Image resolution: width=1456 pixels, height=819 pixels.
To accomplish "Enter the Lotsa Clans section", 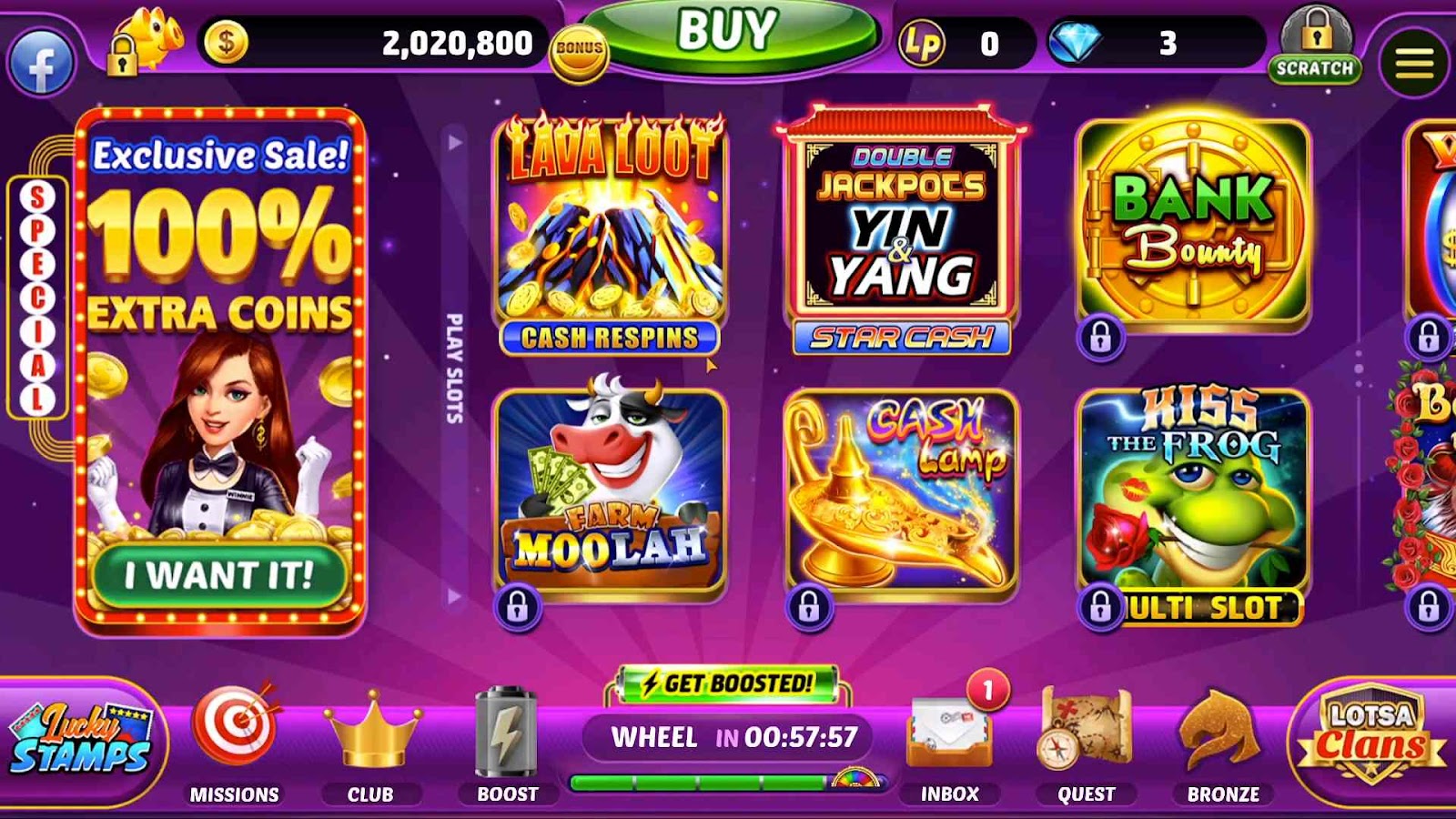I will [x=1371, y=737].
